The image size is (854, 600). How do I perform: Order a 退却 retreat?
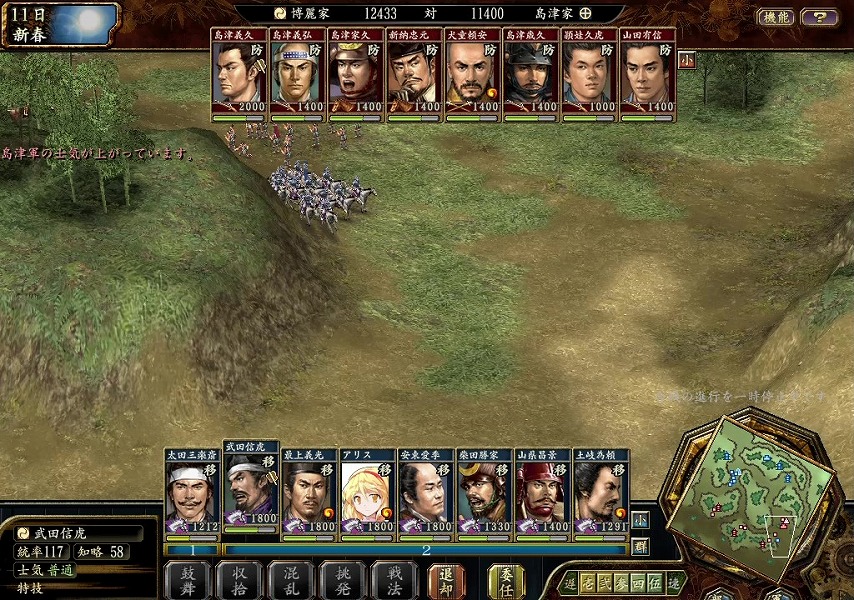(x=446, y=580)
